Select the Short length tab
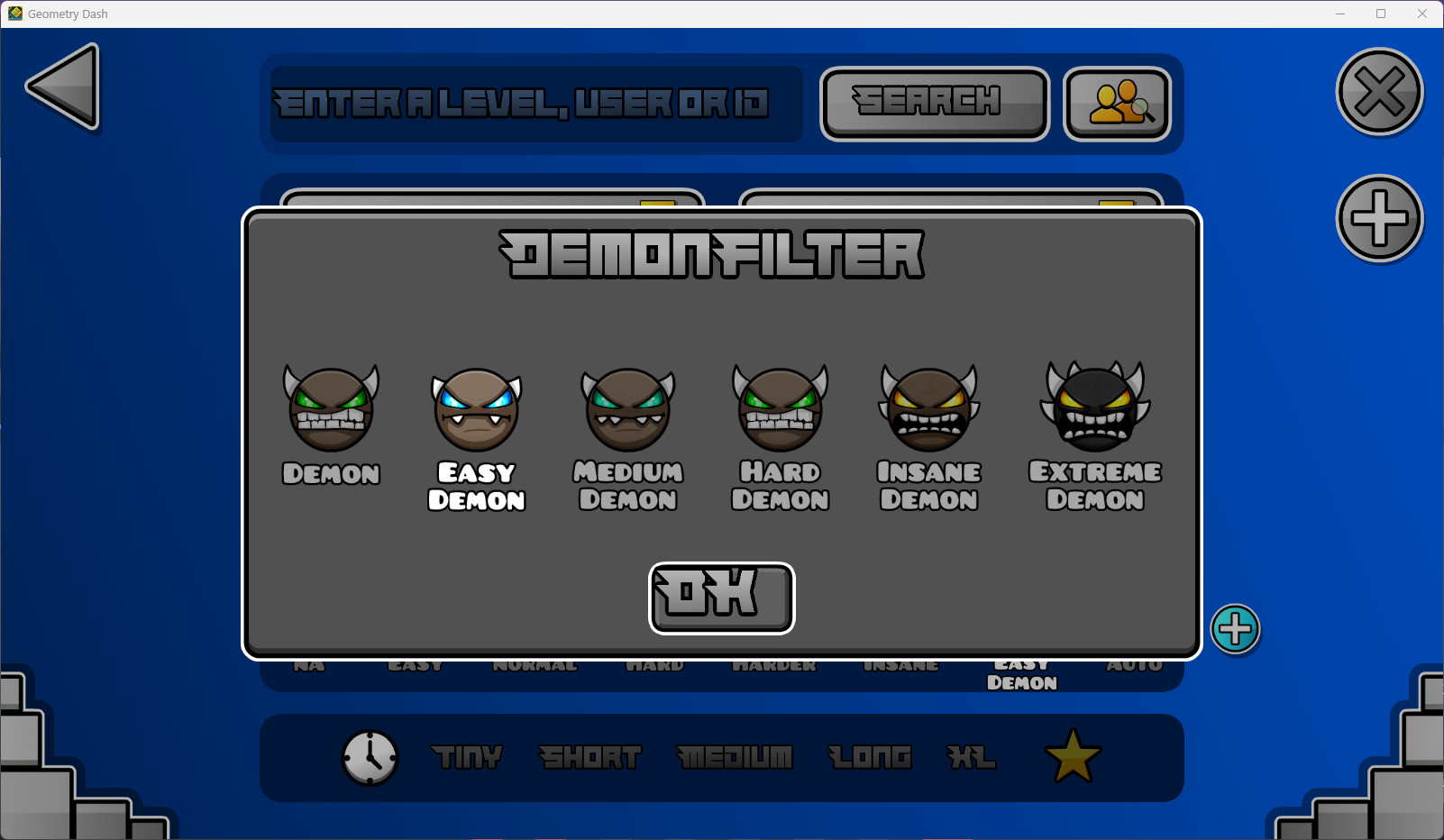The height and width of the screenshot is (840, 1444). [590, 758]
